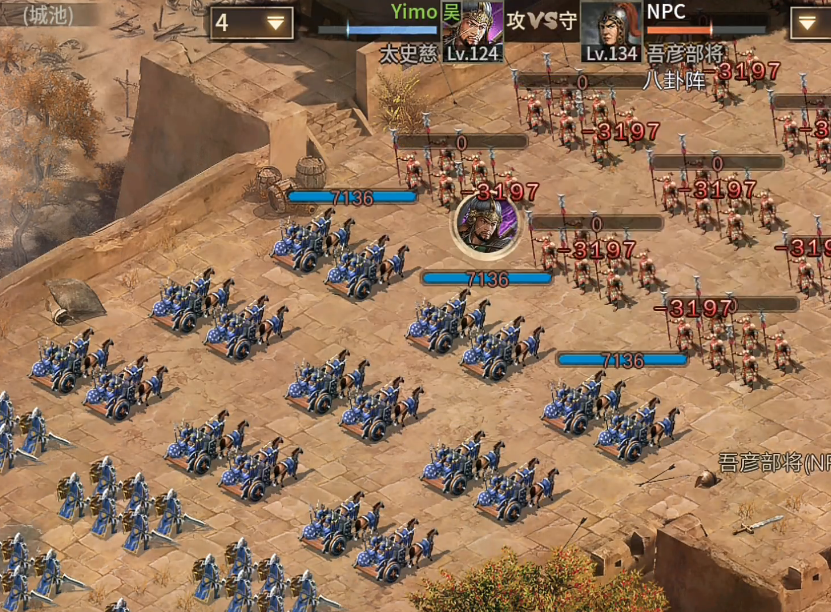Select the NPC defender's Lv.134 portrait
Viewport: 831px width, 612px height.
pyautogui.click(x=610, y=29)
